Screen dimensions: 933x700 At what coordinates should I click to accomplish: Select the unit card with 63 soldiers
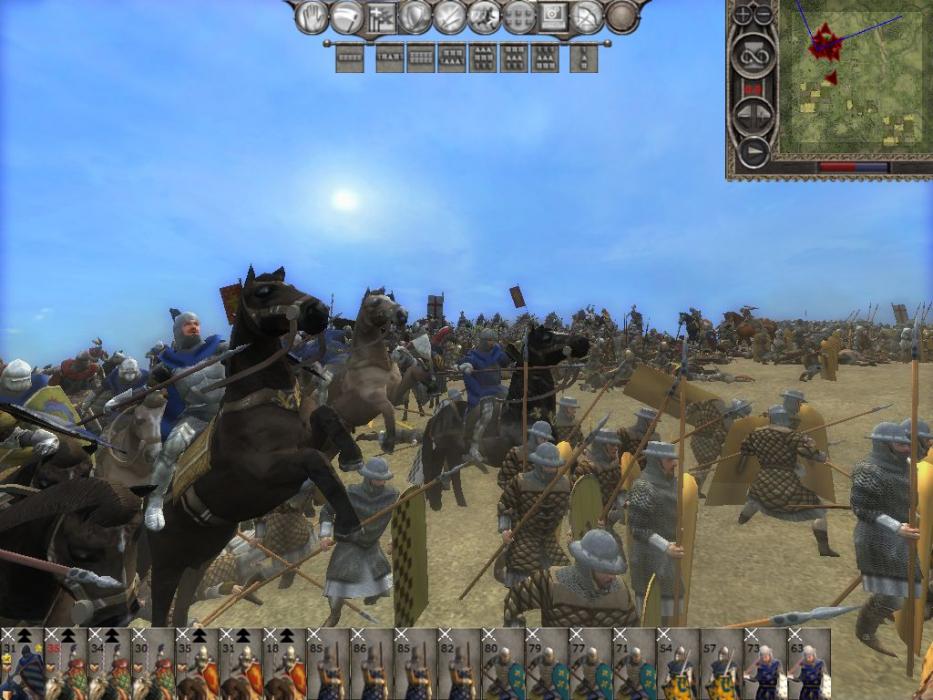coord(809,664)
